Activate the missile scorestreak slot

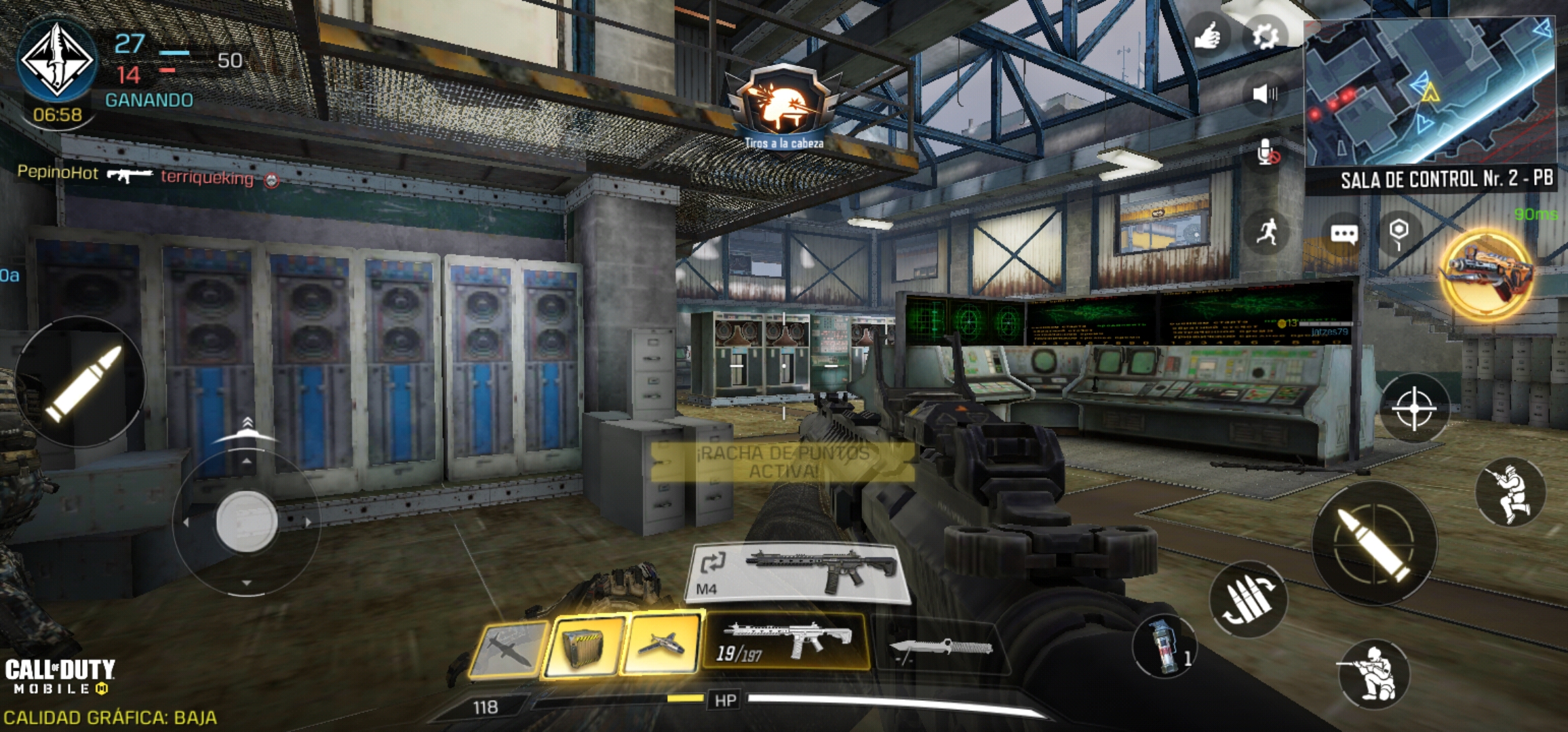point(509,649)
